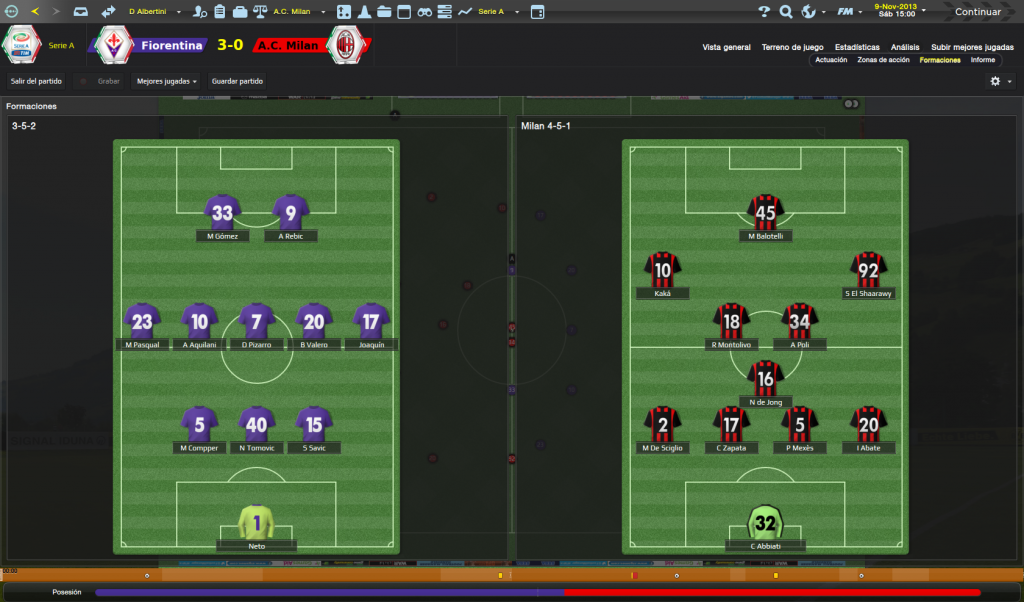Click the Continuar button

976,12
